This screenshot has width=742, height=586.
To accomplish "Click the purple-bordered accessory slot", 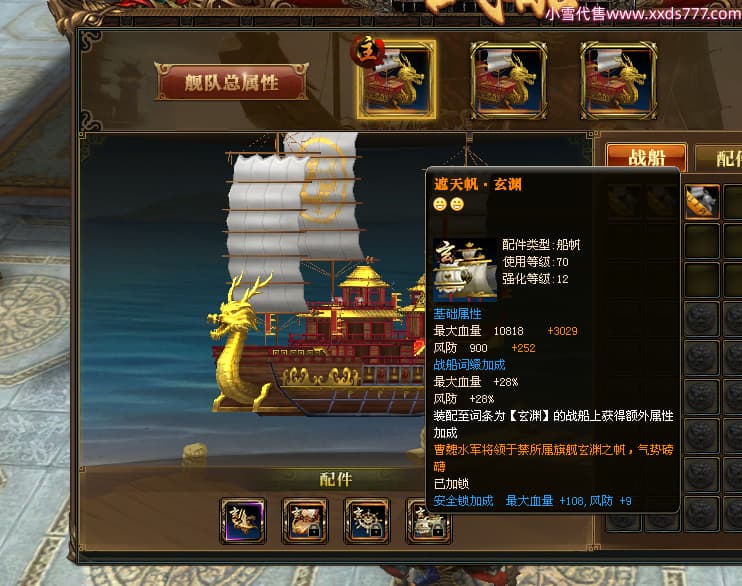I will [243, 521].
